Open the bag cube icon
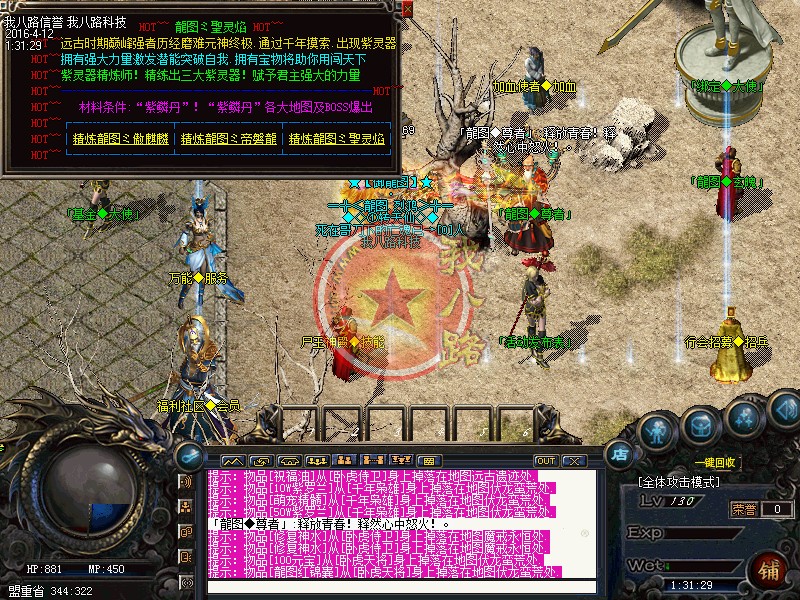Screen dimensions: 800x600 (700, 424)
